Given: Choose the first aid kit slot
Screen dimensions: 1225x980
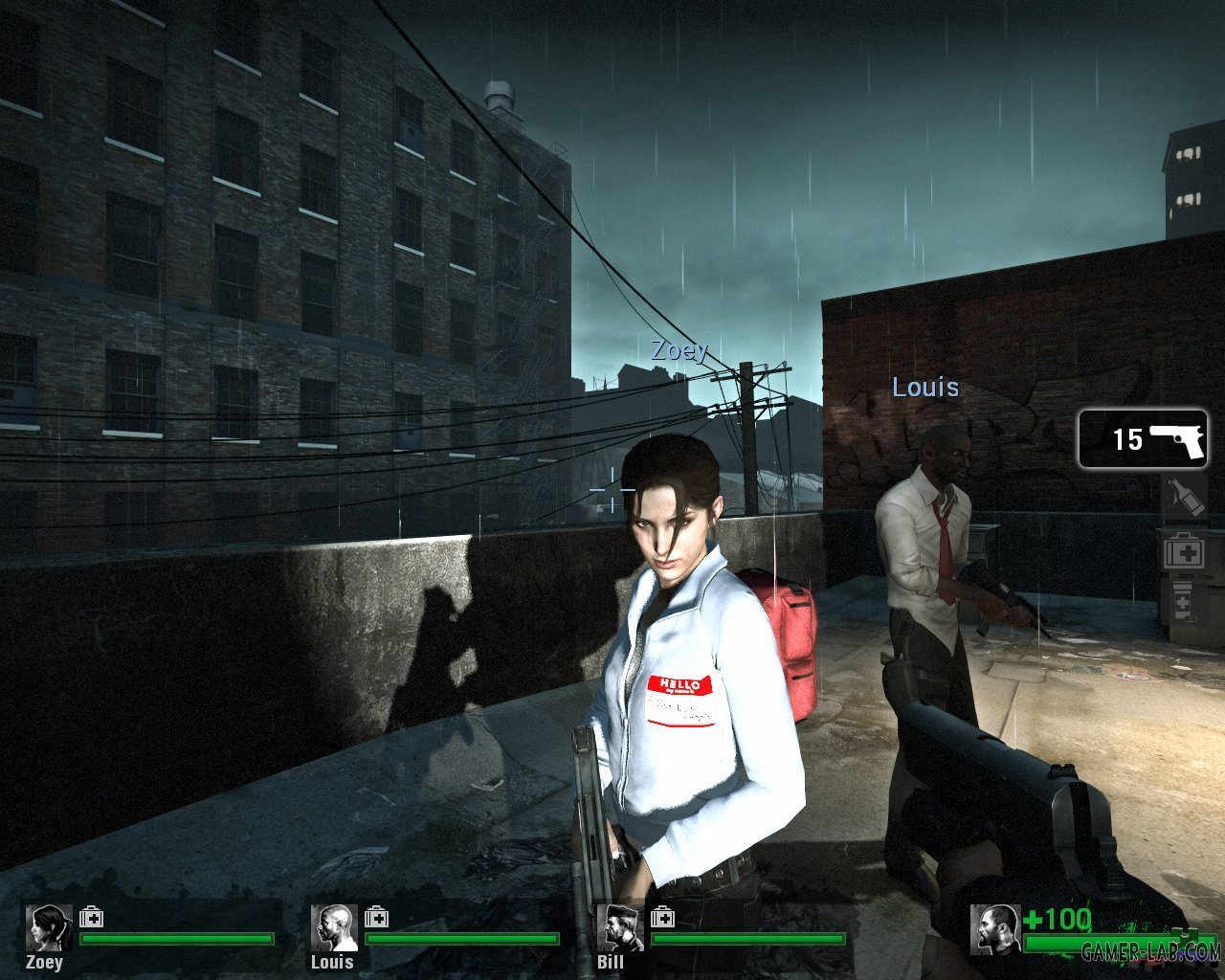Looking at the screenshot, I should [x=1185, y=551].
